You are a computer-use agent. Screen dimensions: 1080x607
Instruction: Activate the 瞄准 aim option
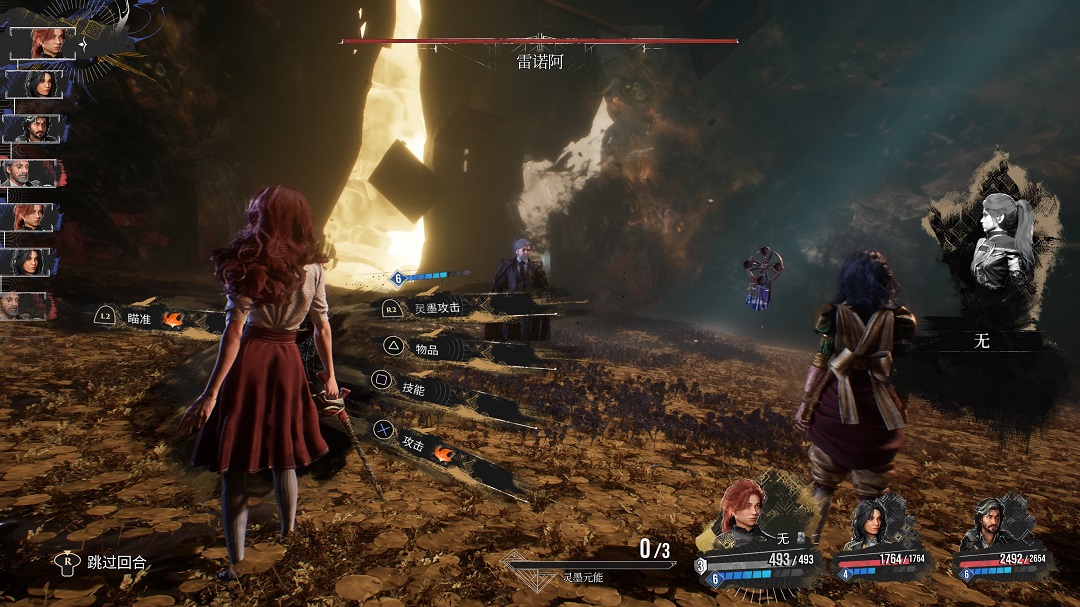(x=139, y=318)
